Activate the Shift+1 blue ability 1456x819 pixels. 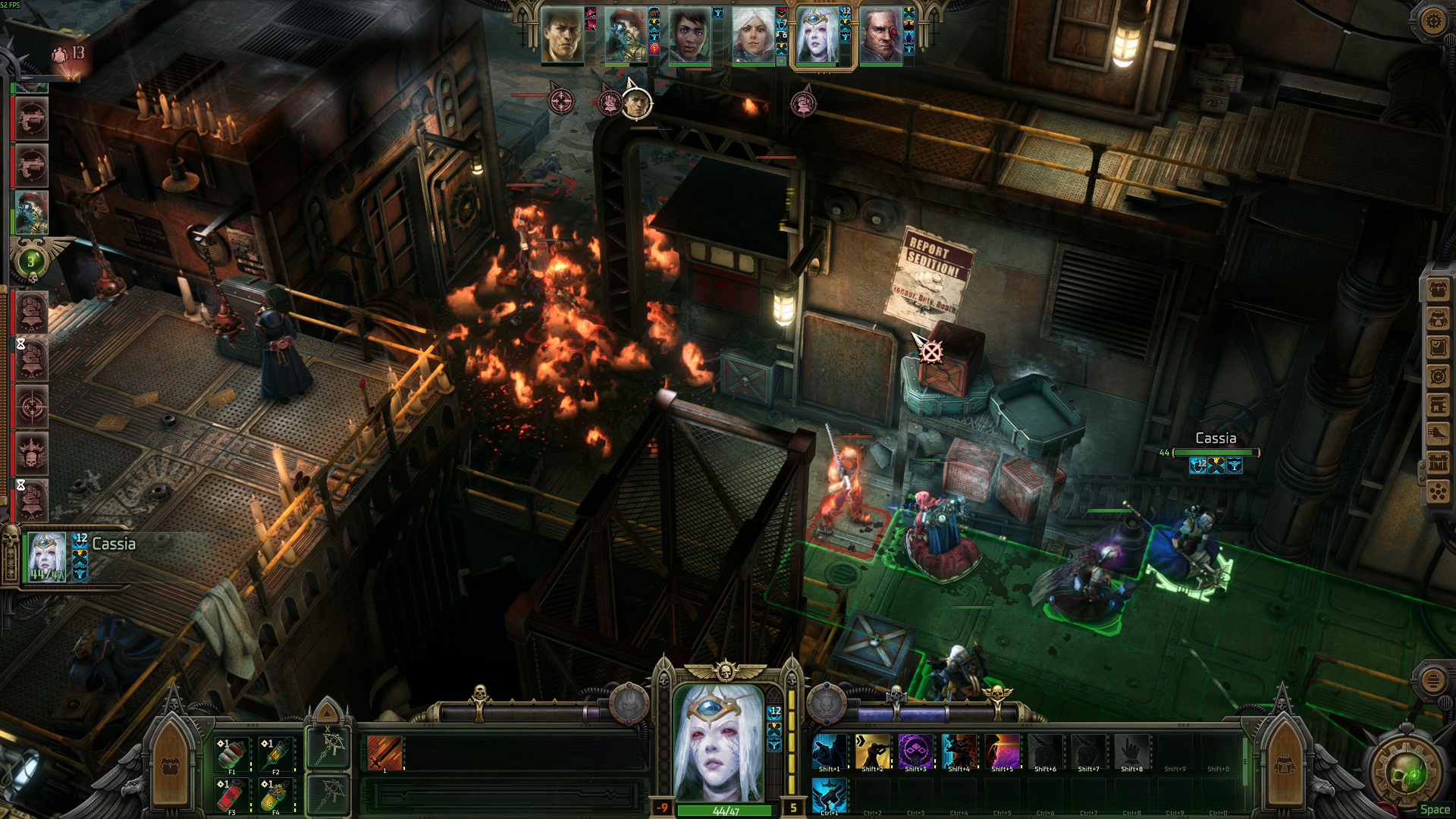point(829,752)
